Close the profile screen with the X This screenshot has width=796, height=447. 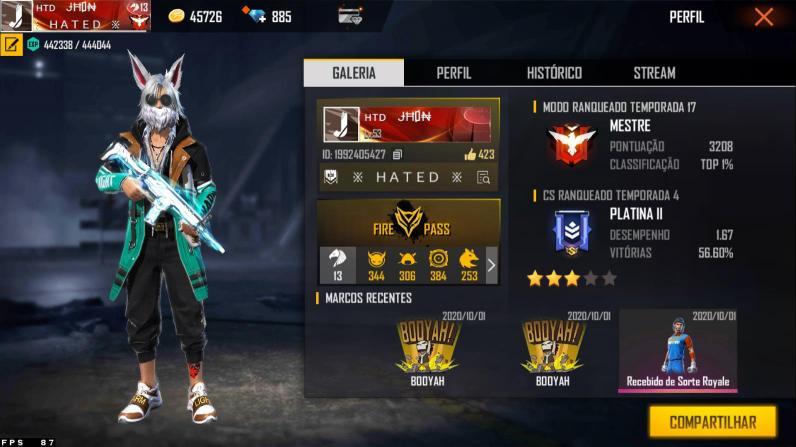pos(764,17)
